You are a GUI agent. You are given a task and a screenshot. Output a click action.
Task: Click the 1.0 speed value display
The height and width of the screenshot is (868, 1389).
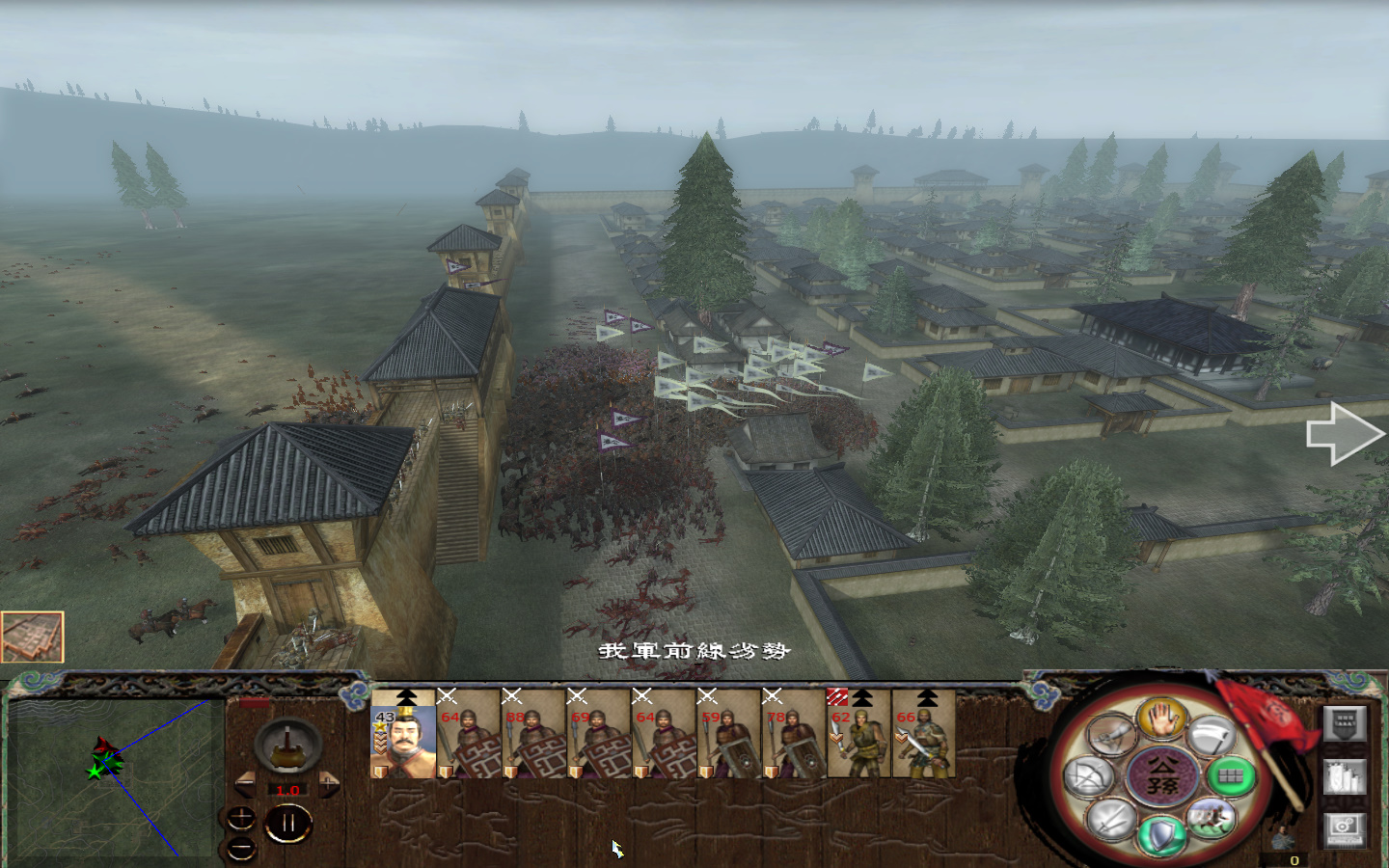point(287,789)
